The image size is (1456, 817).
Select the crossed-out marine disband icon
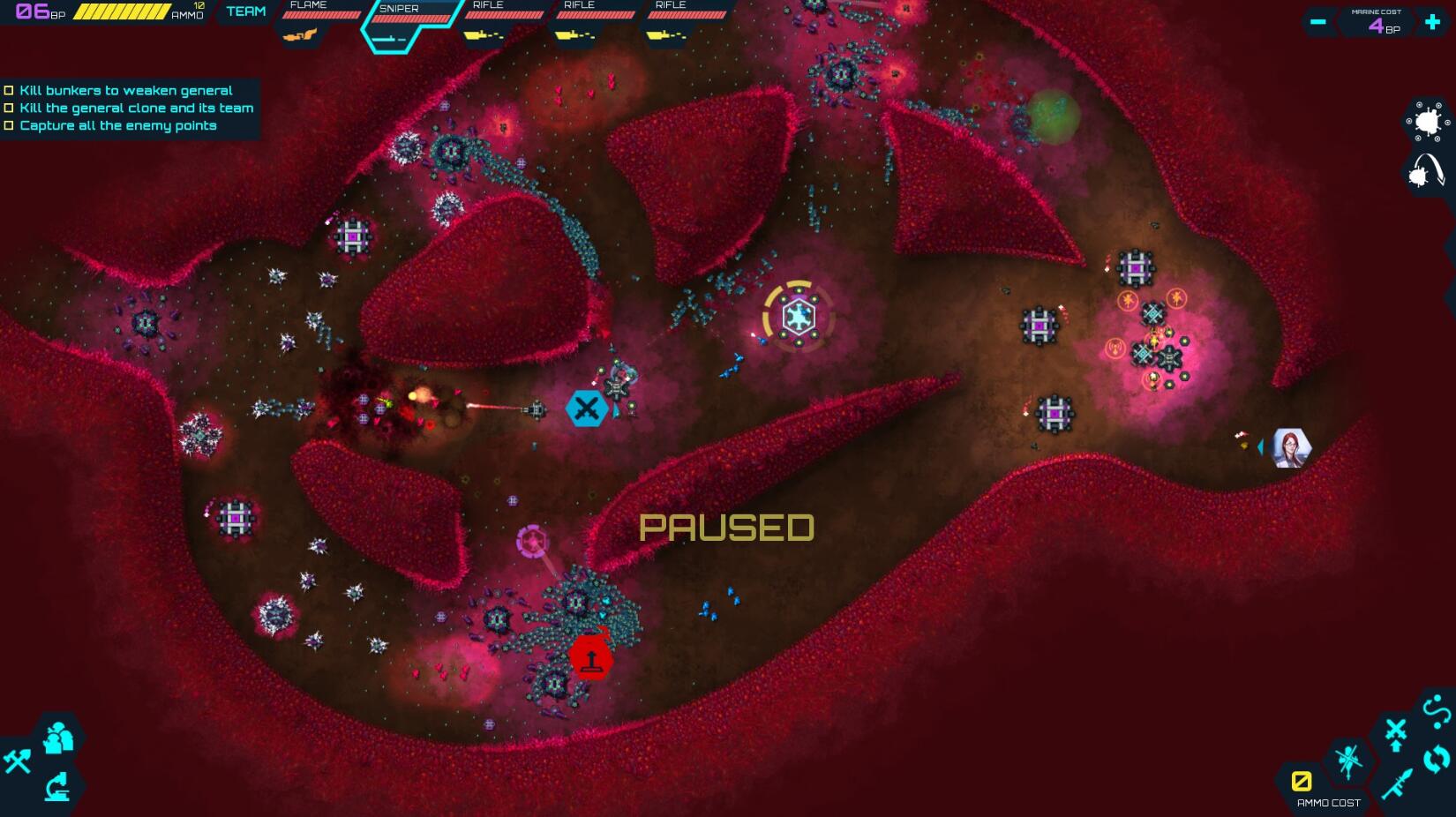pos(1350,761)
